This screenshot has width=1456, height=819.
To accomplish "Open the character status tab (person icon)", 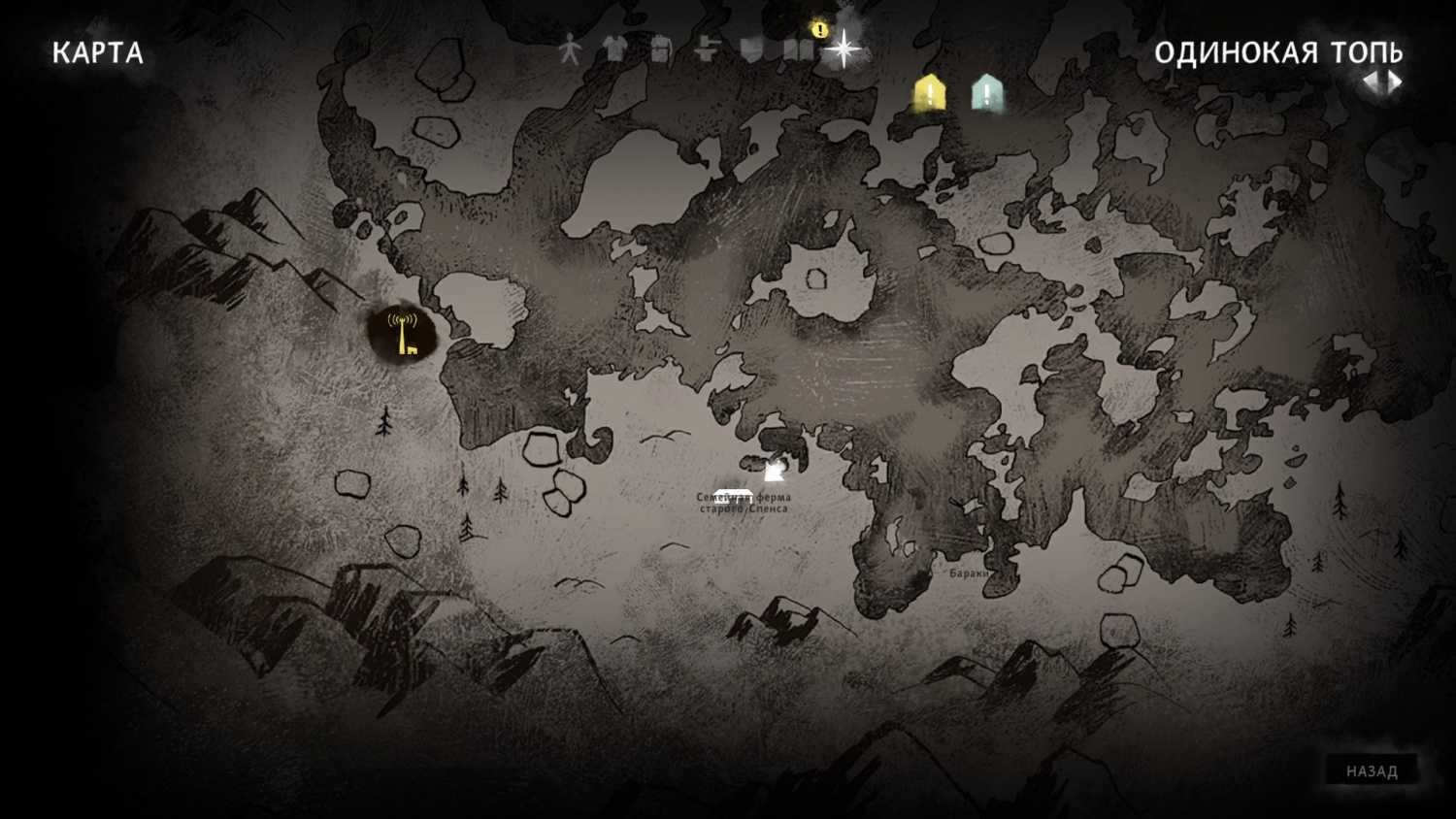I will pyautogui.click(x=570, y=49).
